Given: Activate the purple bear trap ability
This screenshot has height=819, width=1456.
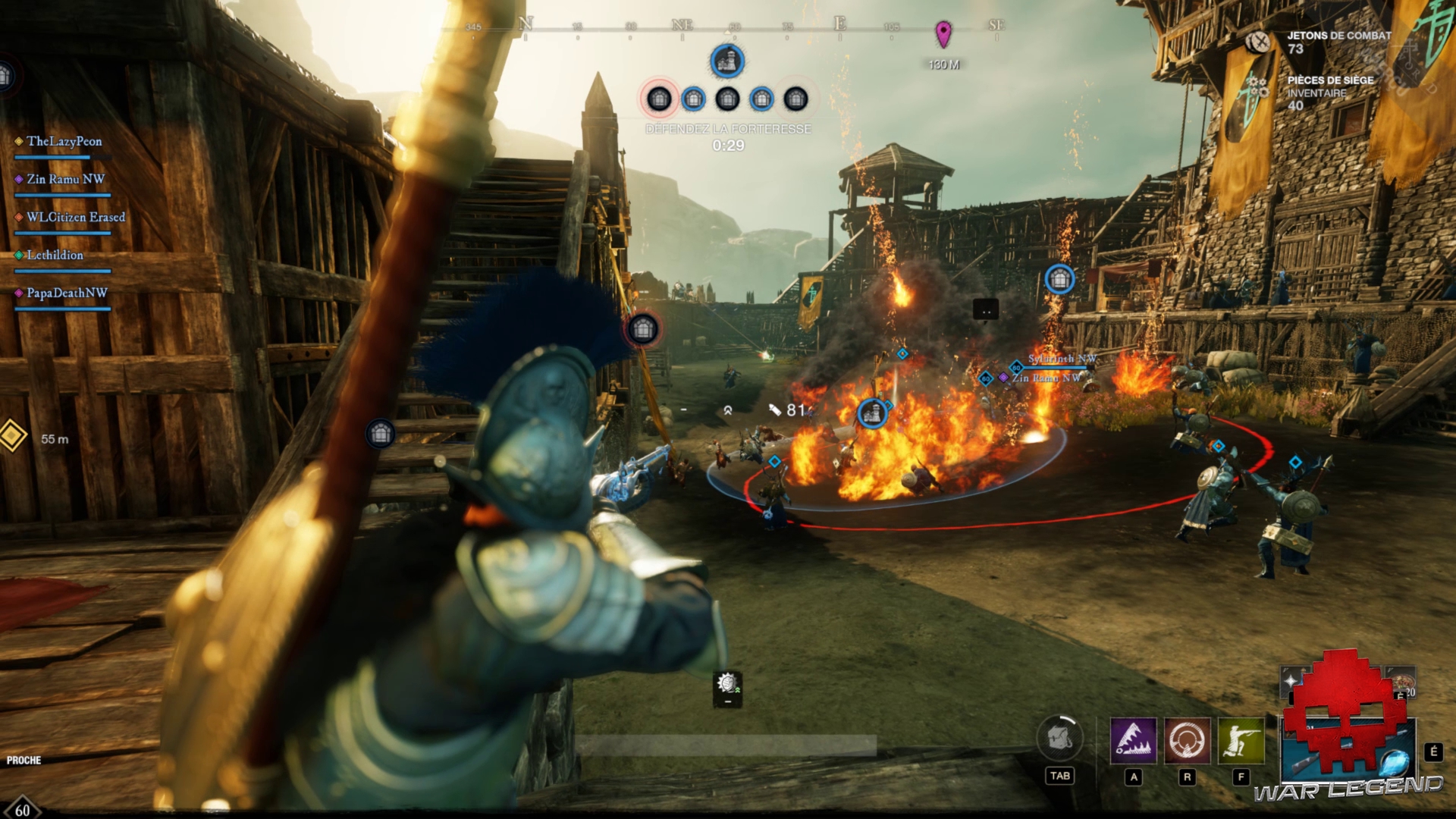Looking at the screenshot, I should 1133,740.
